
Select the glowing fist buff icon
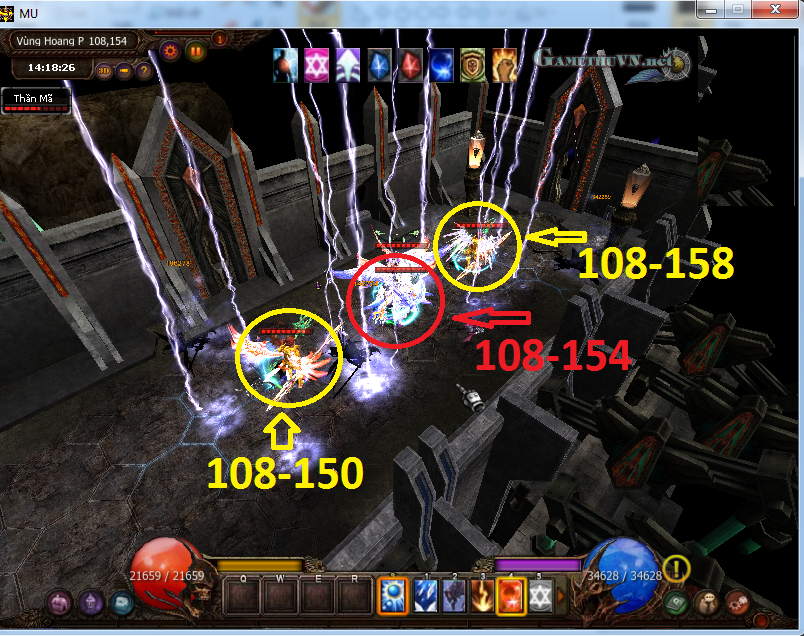504,63
